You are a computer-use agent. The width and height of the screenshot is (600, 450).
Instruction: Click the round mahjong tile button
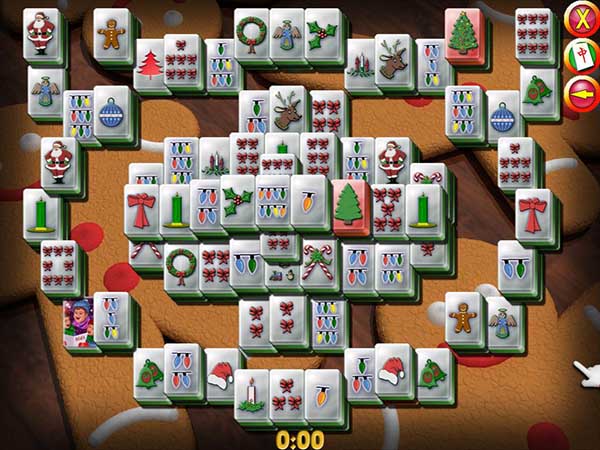(581, 56)
